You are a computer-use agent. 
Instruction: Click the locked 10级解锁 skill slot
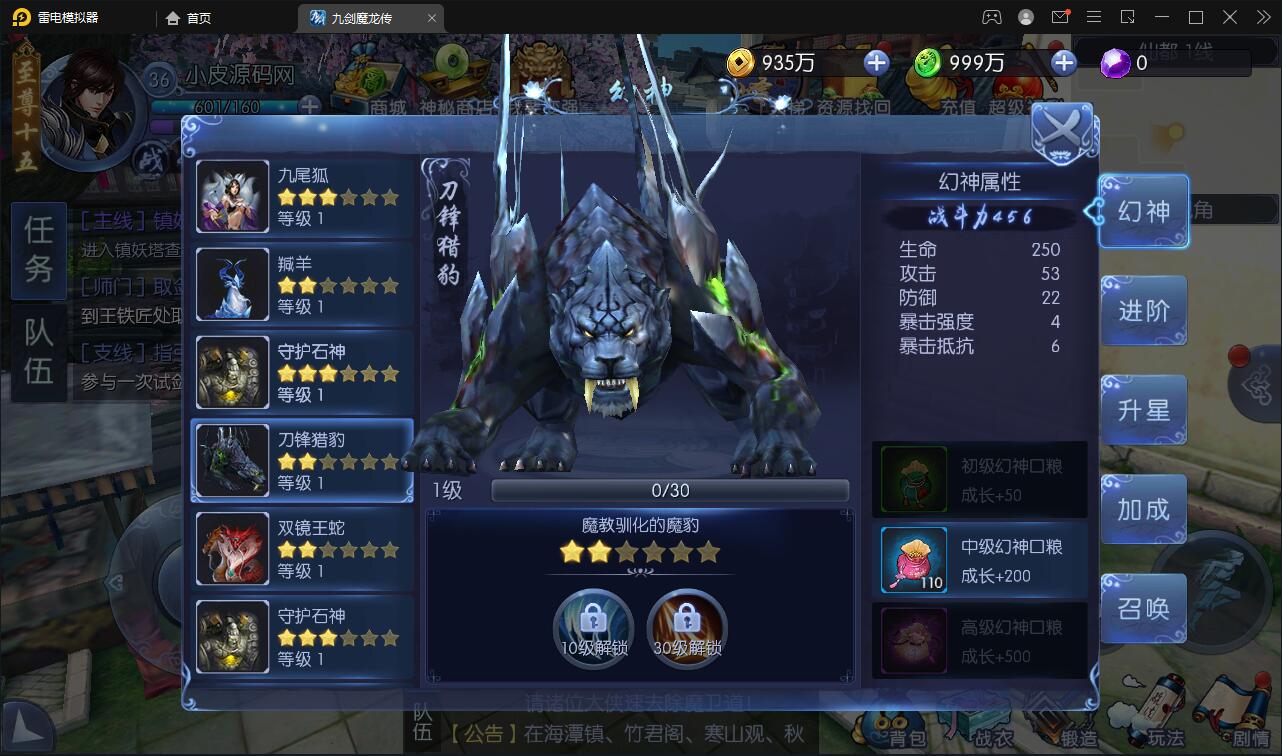pos(592,628)
